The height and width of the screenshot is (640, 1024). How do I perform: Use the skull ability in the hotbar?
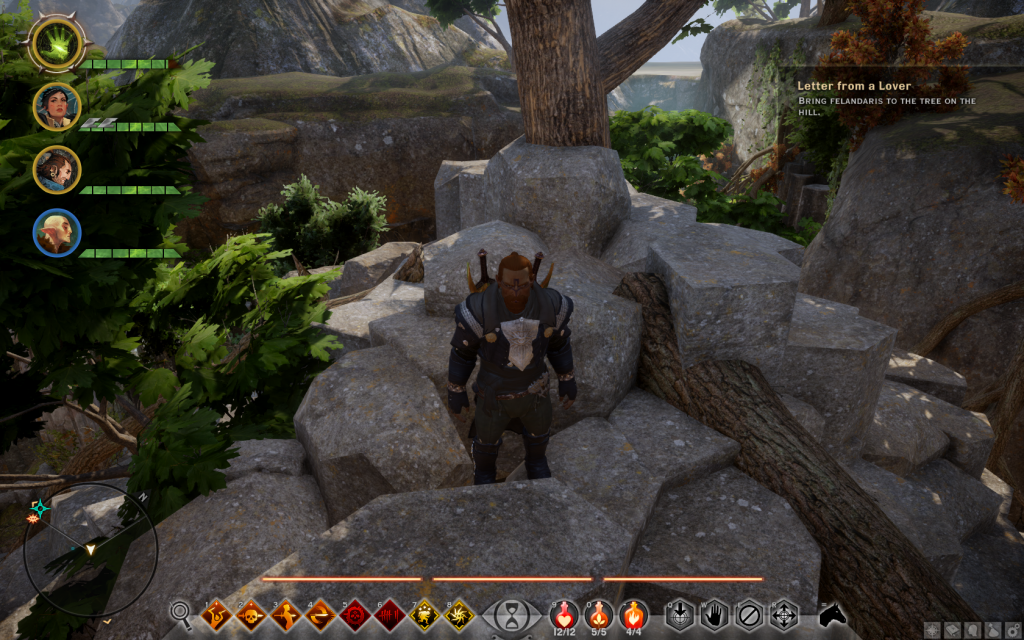click(x=251, y=613)
